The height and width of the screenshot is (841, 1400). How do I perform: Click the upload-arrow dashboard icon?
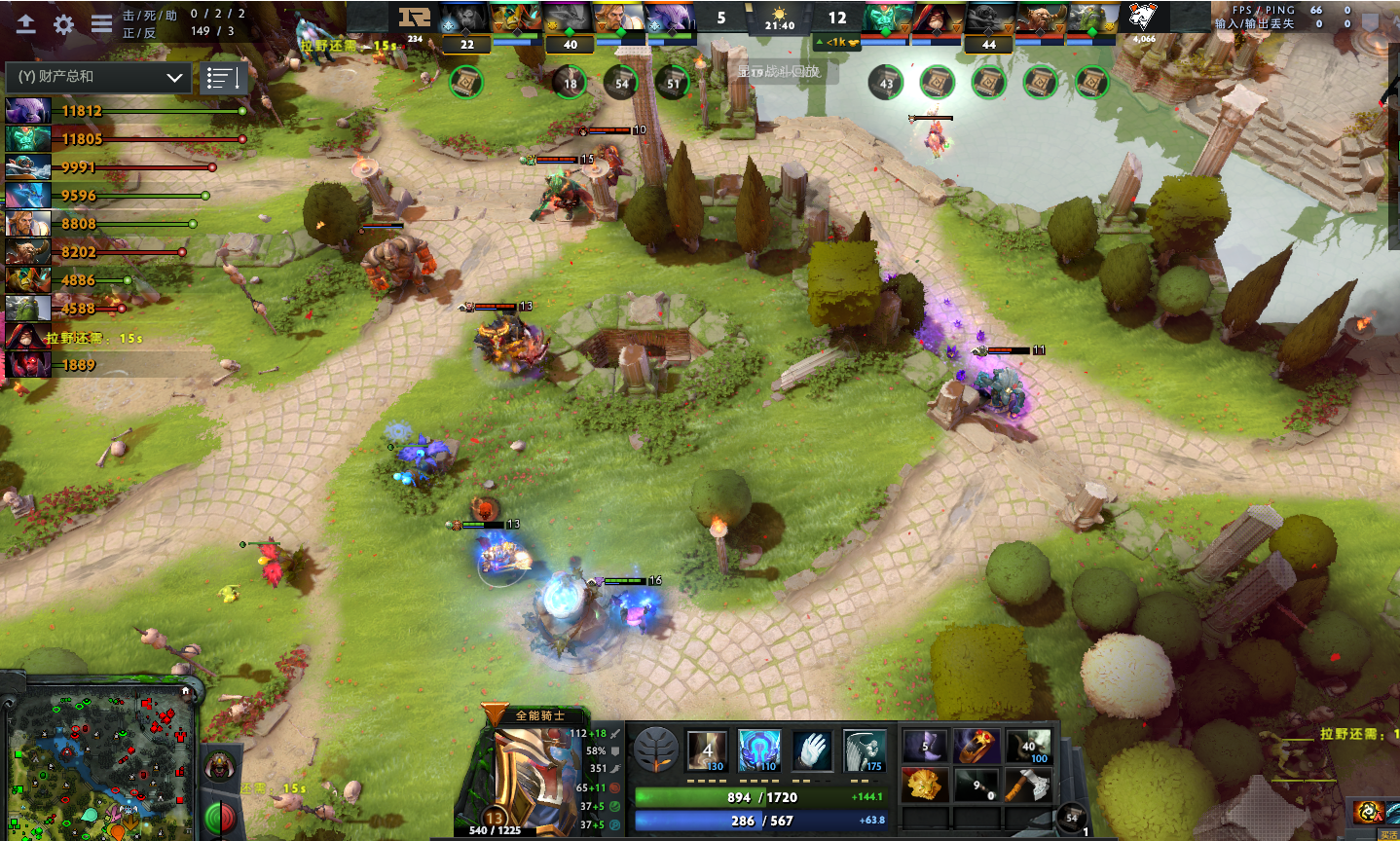(x=26, y=24)
